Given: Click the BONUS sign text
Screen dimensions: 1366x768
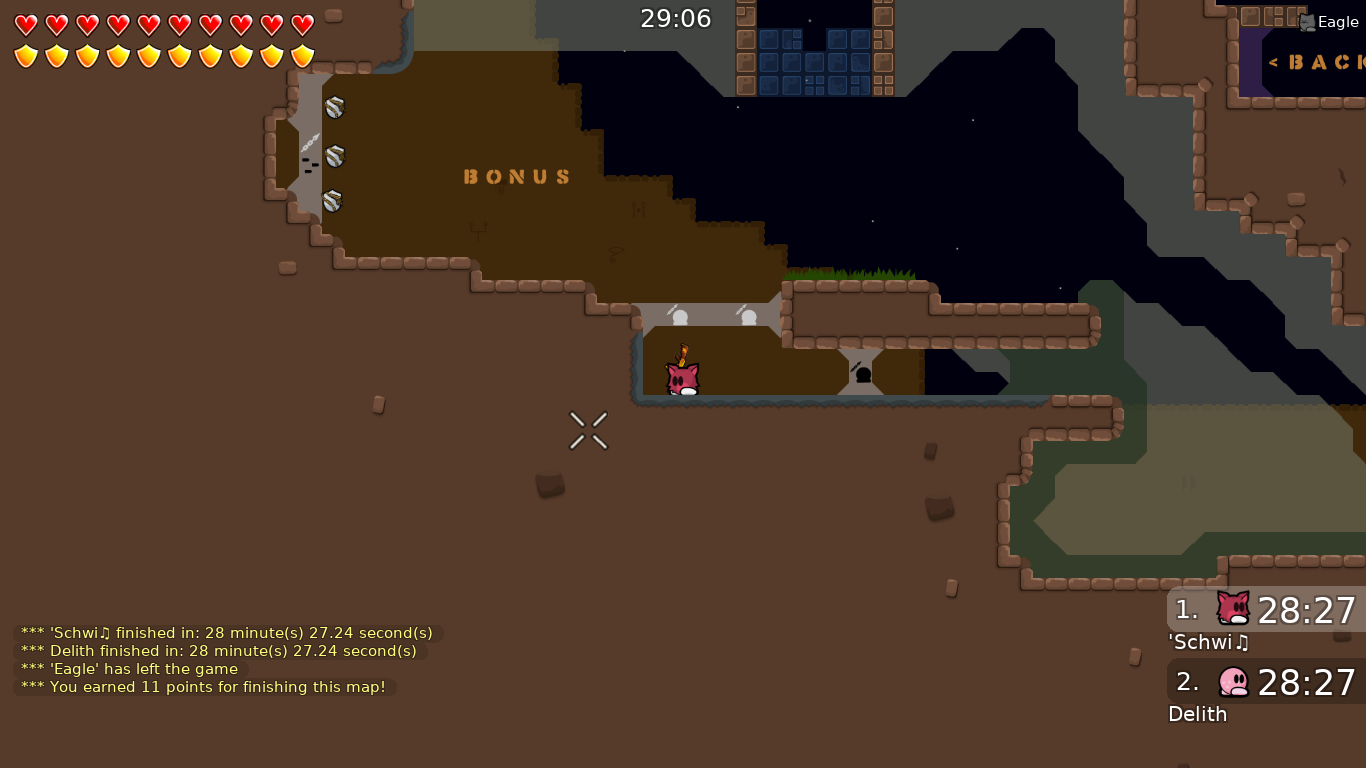Looking at the screenshot, I should tap(517, 176).
